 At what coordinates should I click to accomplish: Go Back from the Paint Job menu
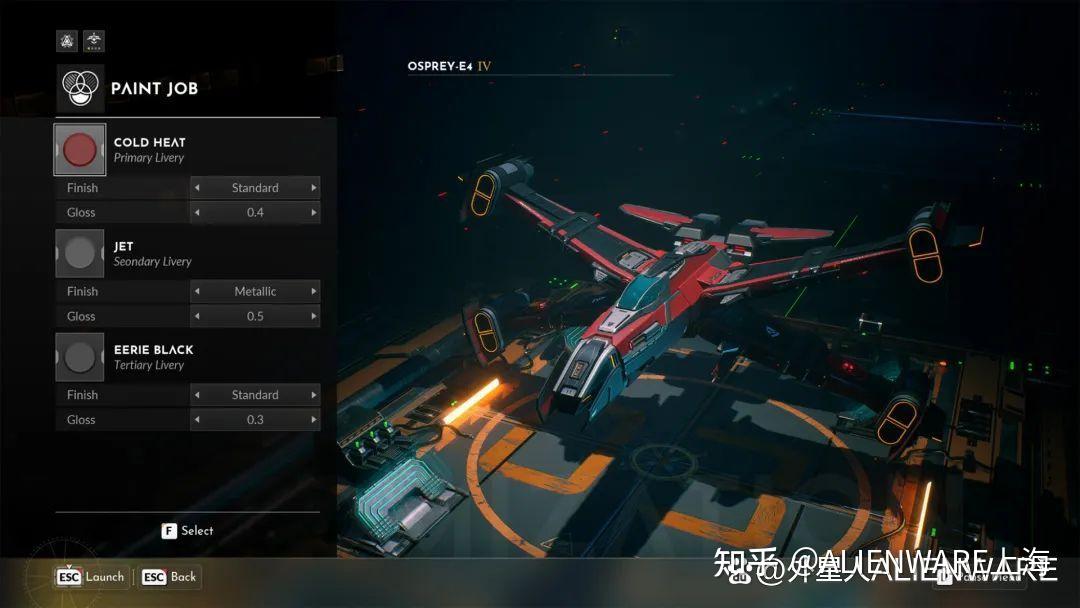coord(170,577)
